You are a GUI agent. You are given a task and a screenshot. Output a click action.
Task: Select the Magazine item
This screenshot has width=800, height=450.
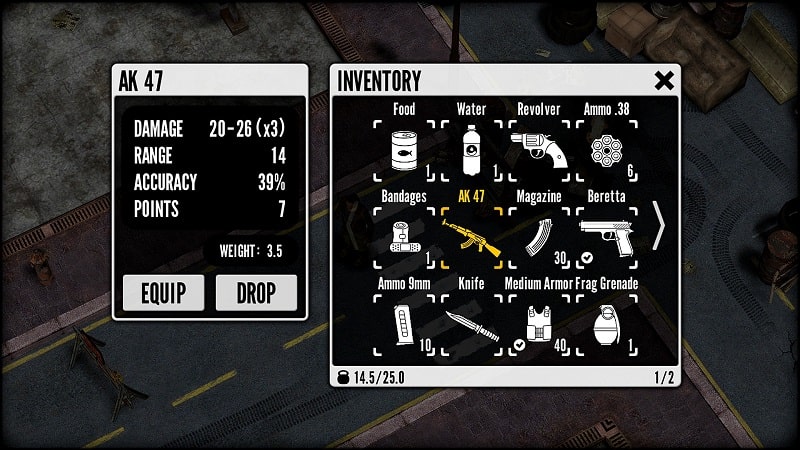539,238
